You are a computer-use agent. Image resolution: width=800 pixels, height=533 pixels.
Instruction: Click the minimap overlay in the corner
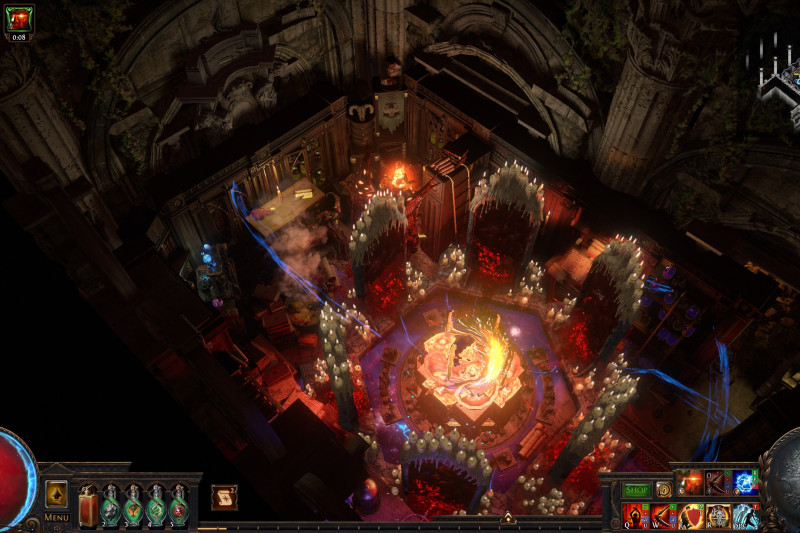(x=777, y=75)
